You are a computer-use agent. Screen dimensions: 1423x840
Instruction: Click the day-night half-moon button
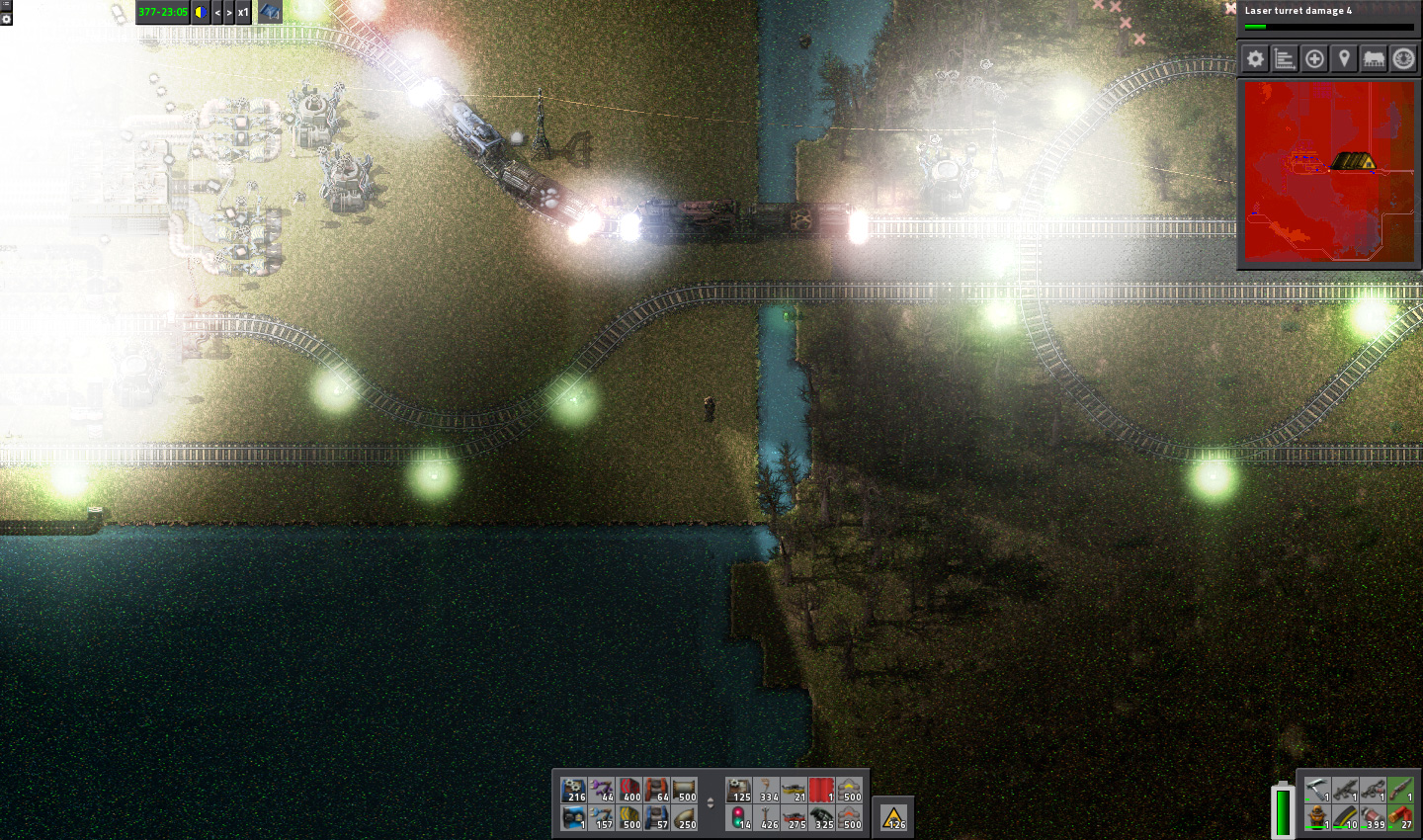(x=201, y=13)
